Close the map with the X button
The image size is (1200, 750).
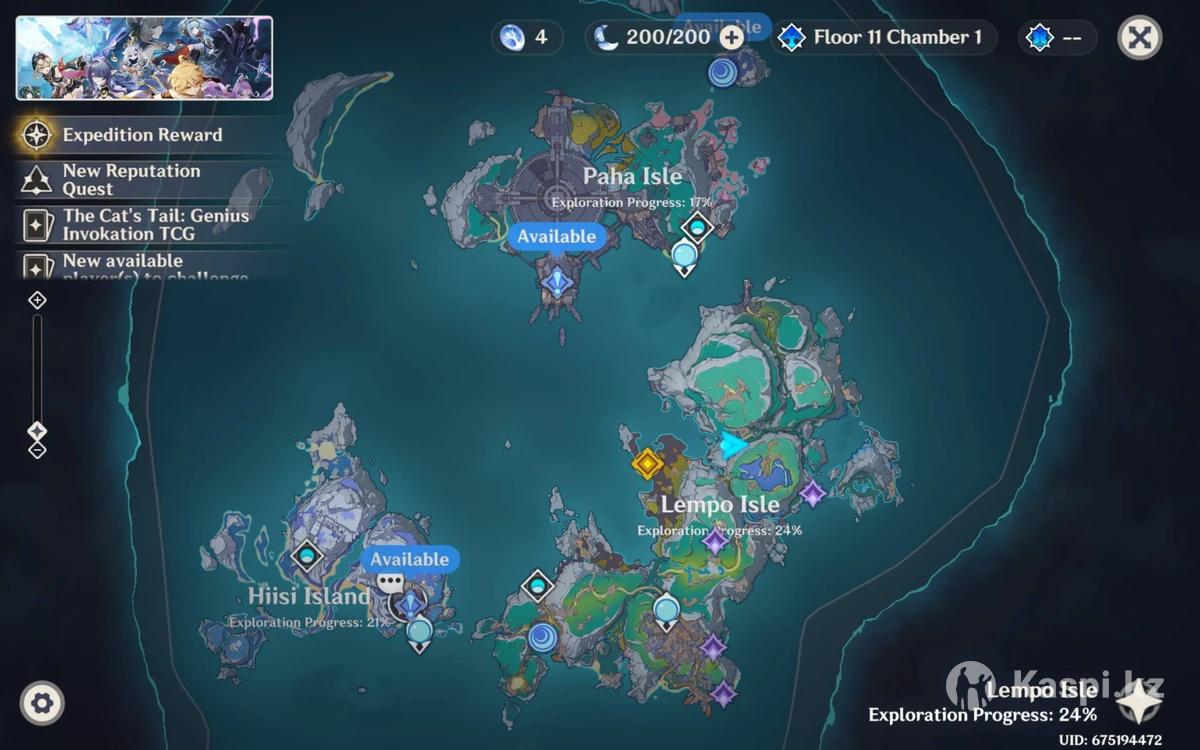1139,39
